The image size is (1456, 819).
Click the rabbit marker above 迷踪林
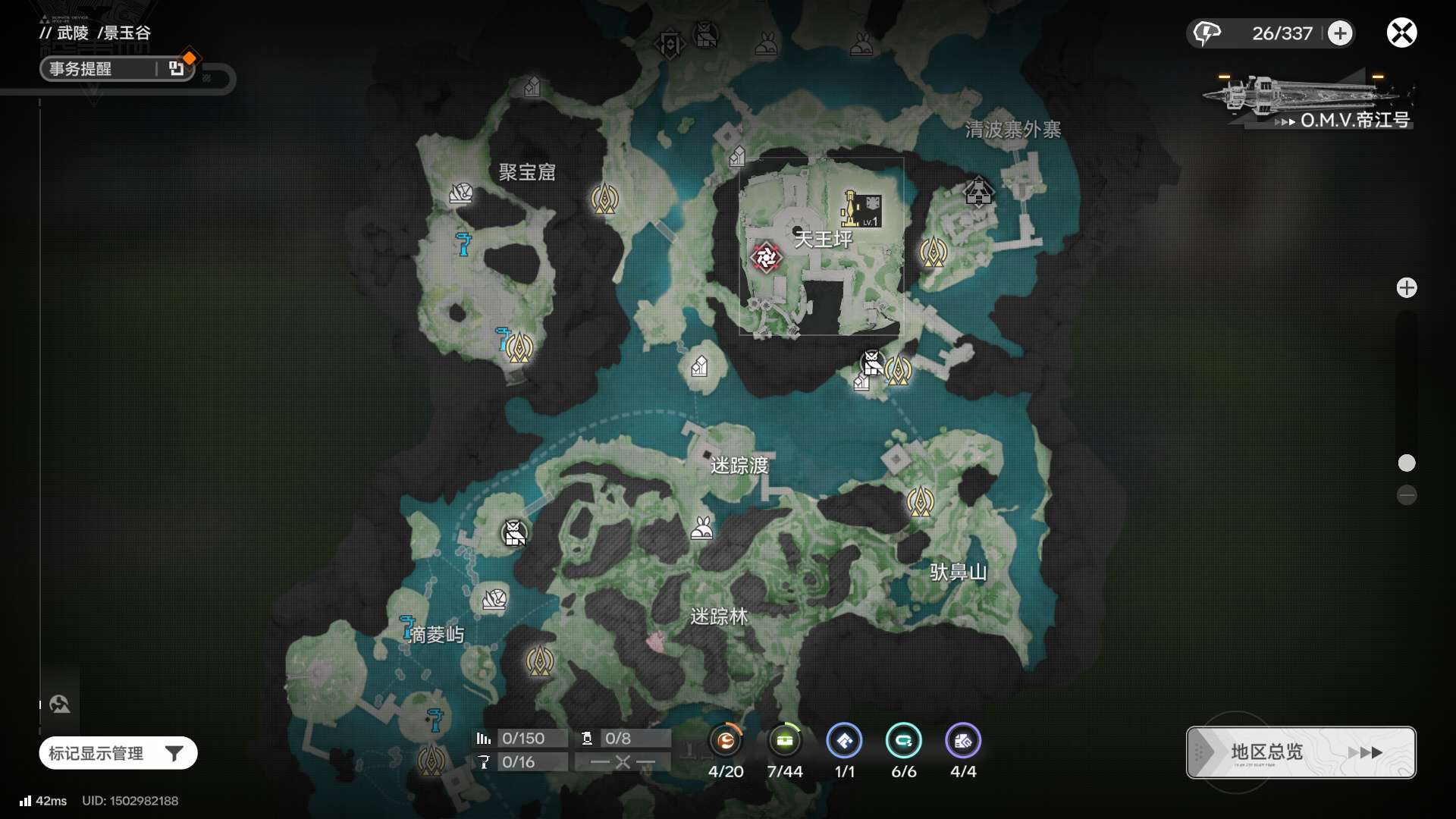(702, 528)
